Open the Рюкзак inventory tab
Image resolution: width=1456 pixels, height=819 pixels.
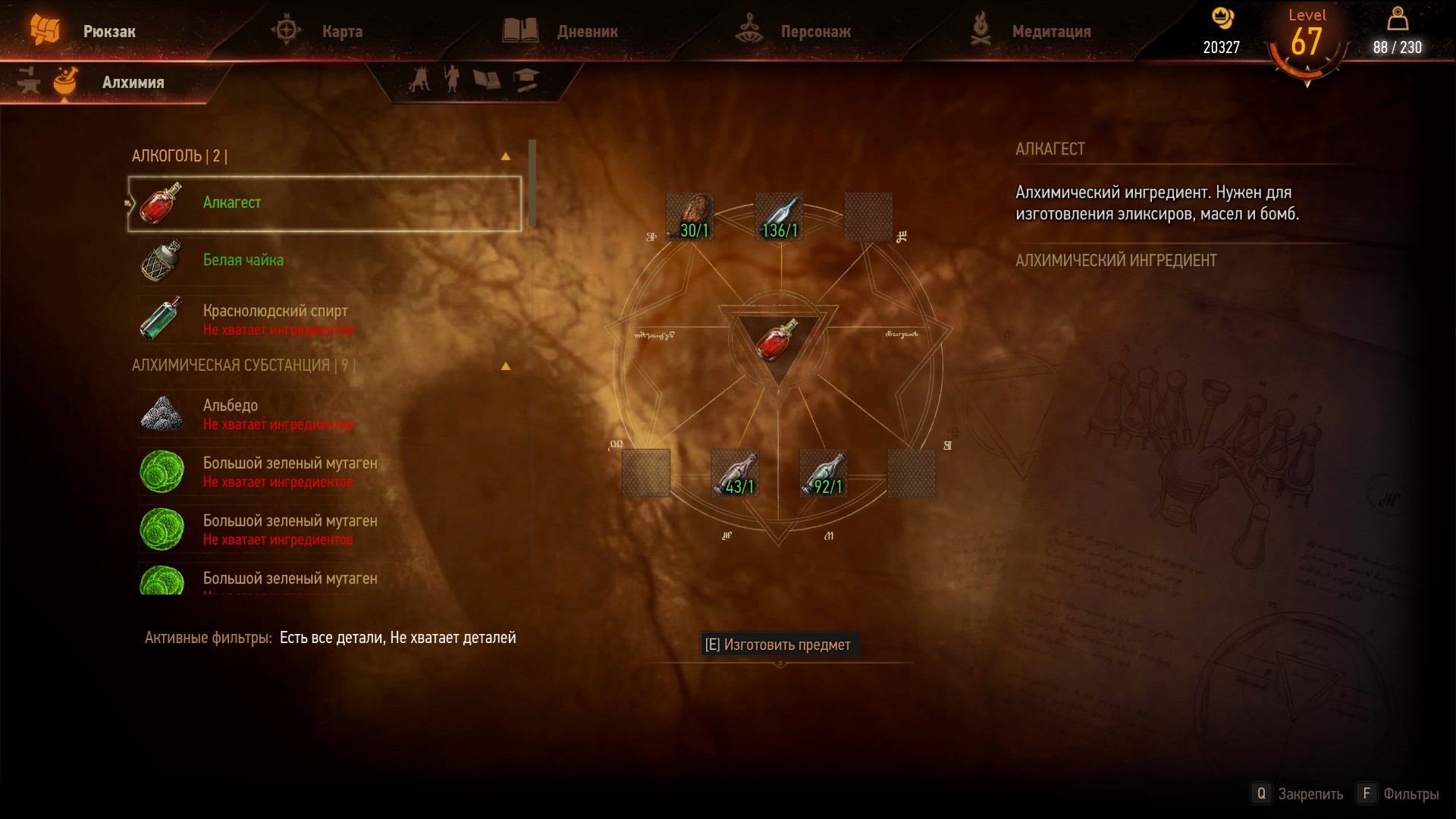point(108,32)
